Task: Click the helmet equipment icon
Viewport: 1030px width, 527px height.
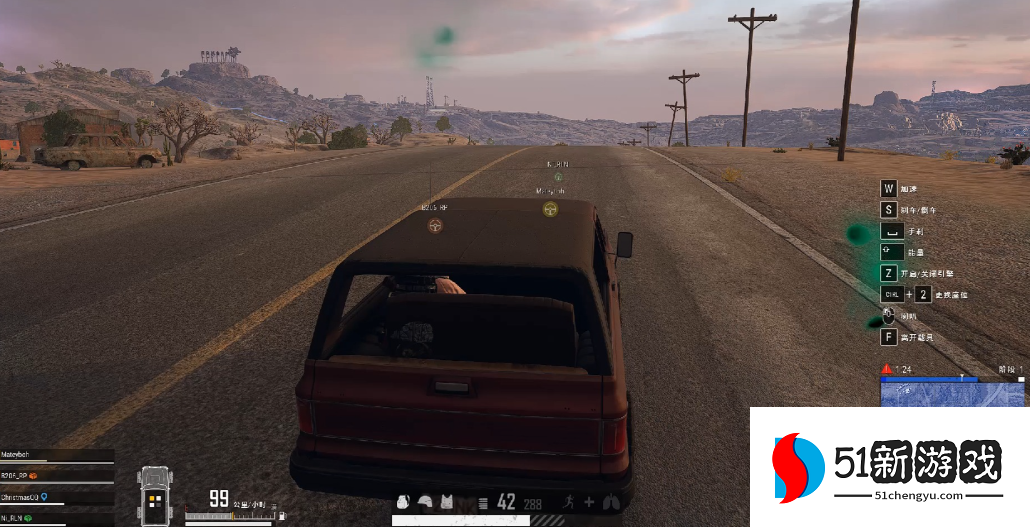Action: 425,502
